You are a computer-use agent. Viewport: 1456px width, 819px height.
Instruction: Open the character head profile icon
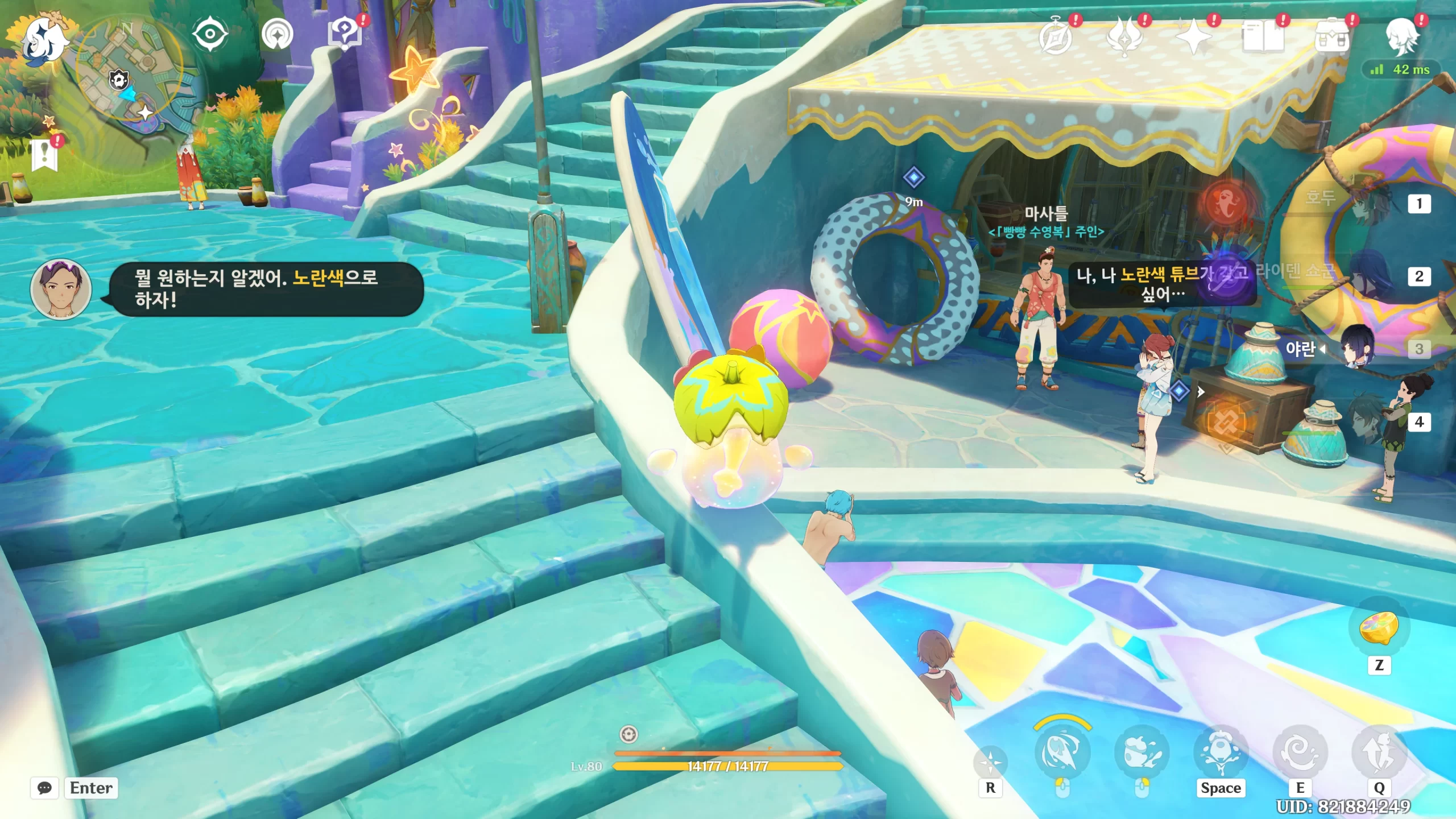pos(1401,38)
